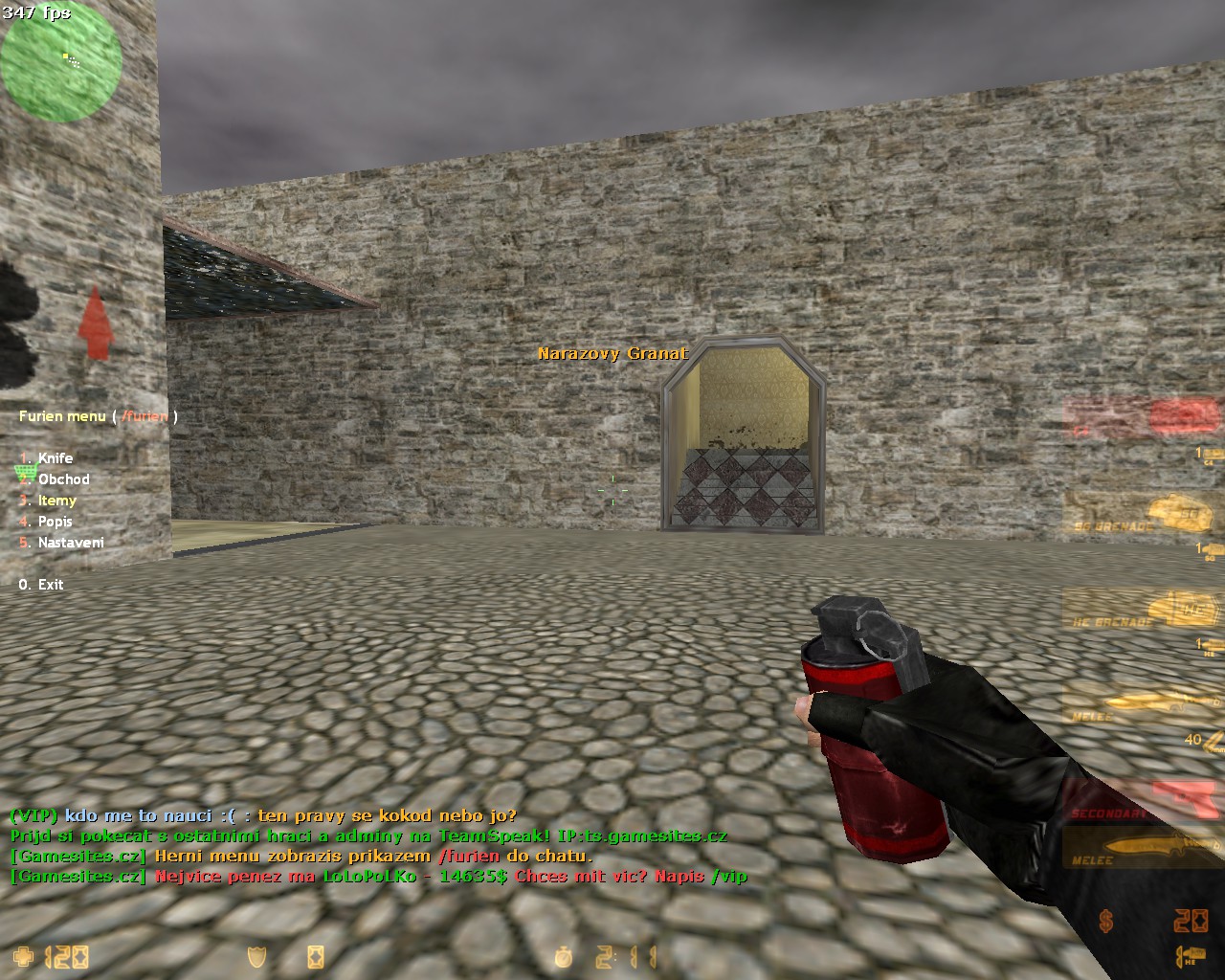Select the SG Grenade weapon icon

tap(1177, 515)
